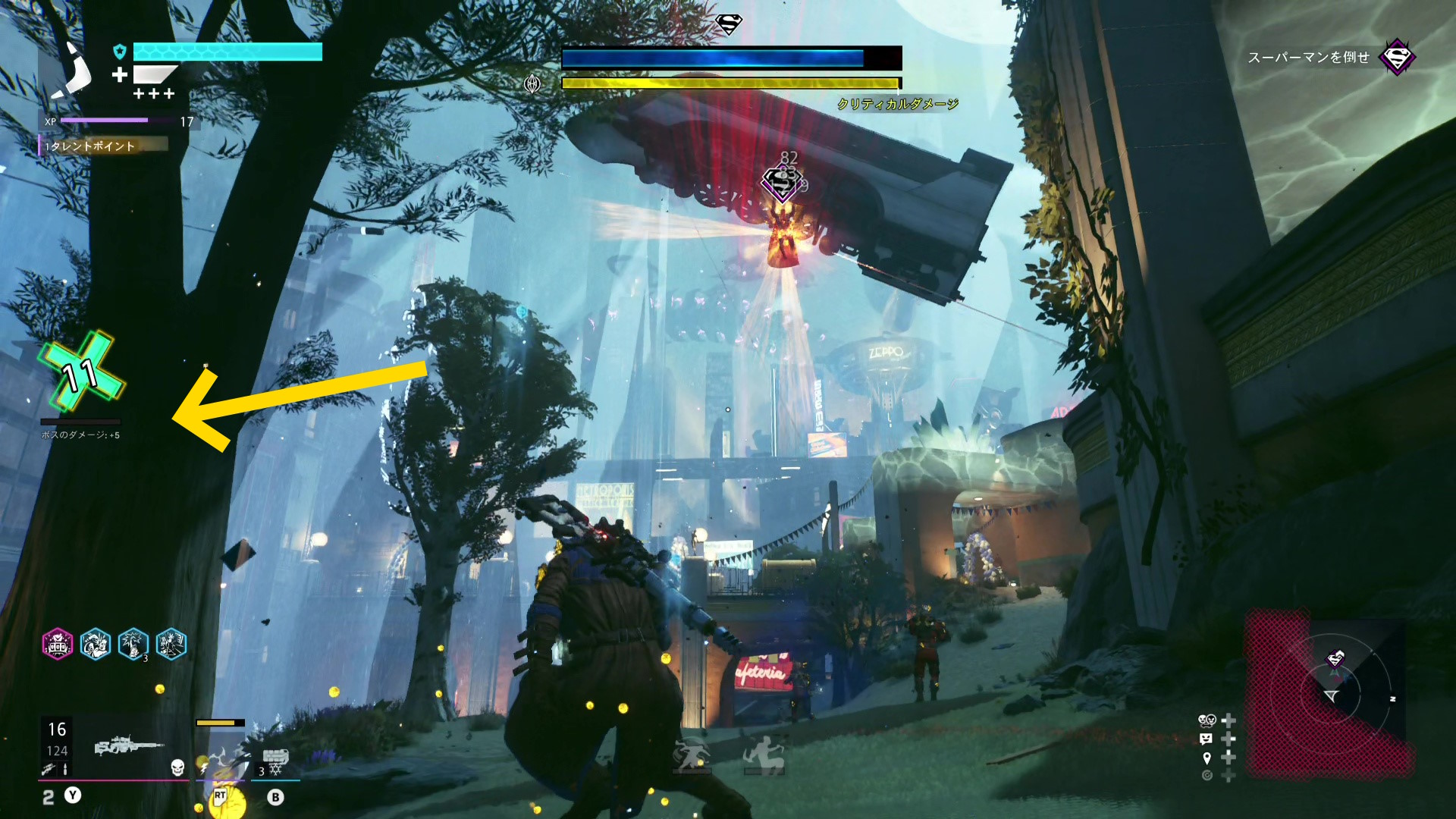This screenshot has height=819, width=1456.
Task: Use the freeze grenade slot
Action: (275, 761)
